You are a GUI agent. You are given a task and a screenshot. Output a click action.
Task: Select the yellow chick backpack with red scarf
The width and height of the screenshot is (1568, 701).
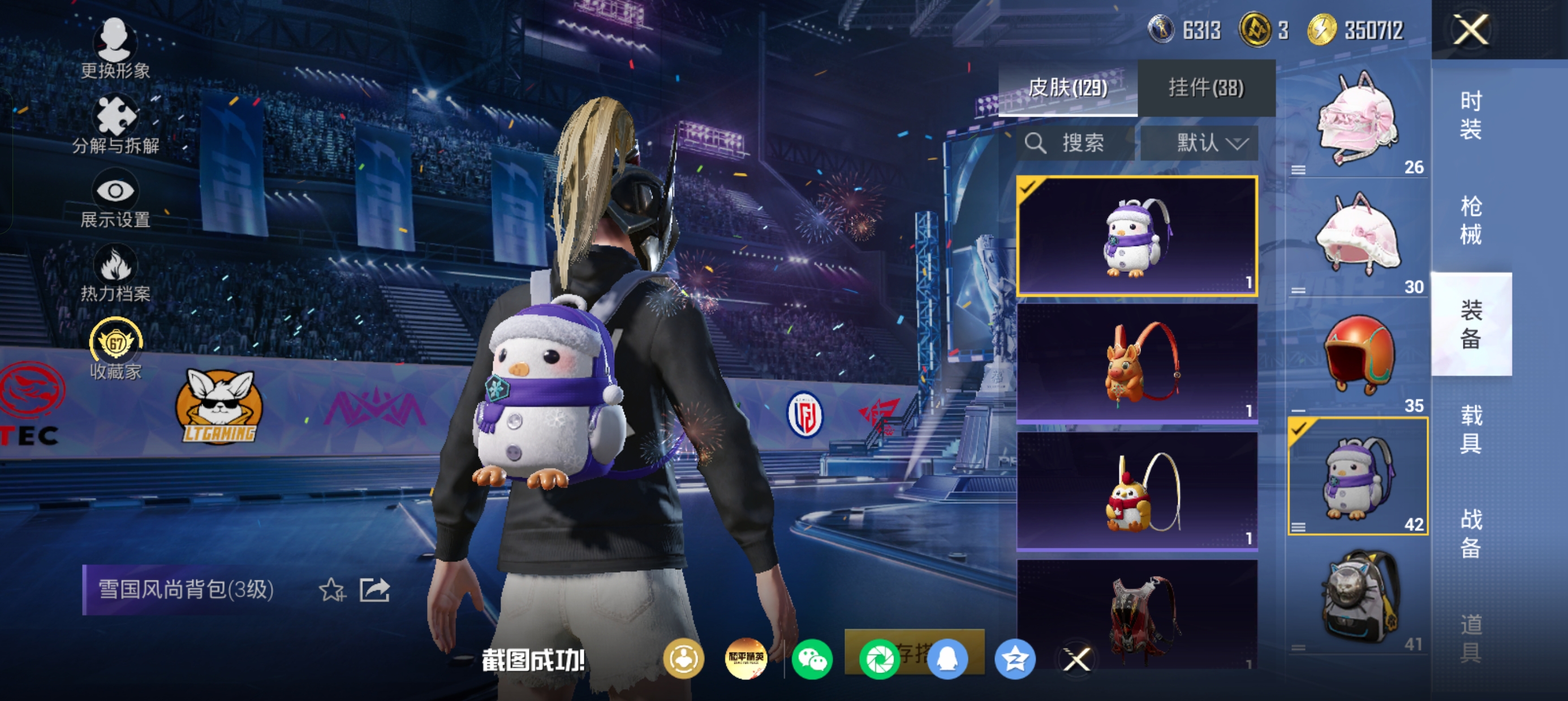click(1136, 491)
